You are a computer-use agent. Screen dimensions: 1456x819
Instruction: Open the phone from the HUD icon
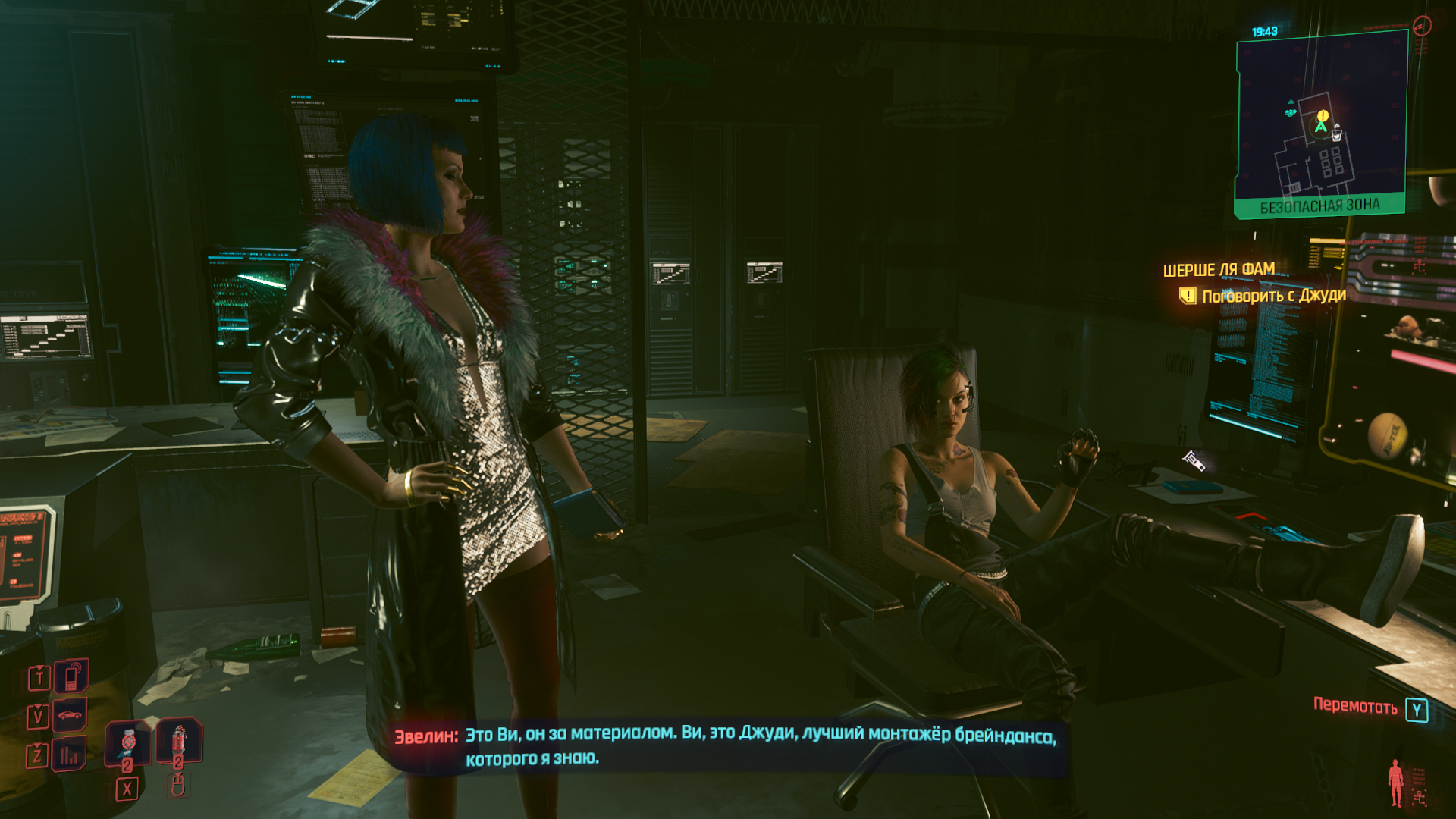click(71, 676)
